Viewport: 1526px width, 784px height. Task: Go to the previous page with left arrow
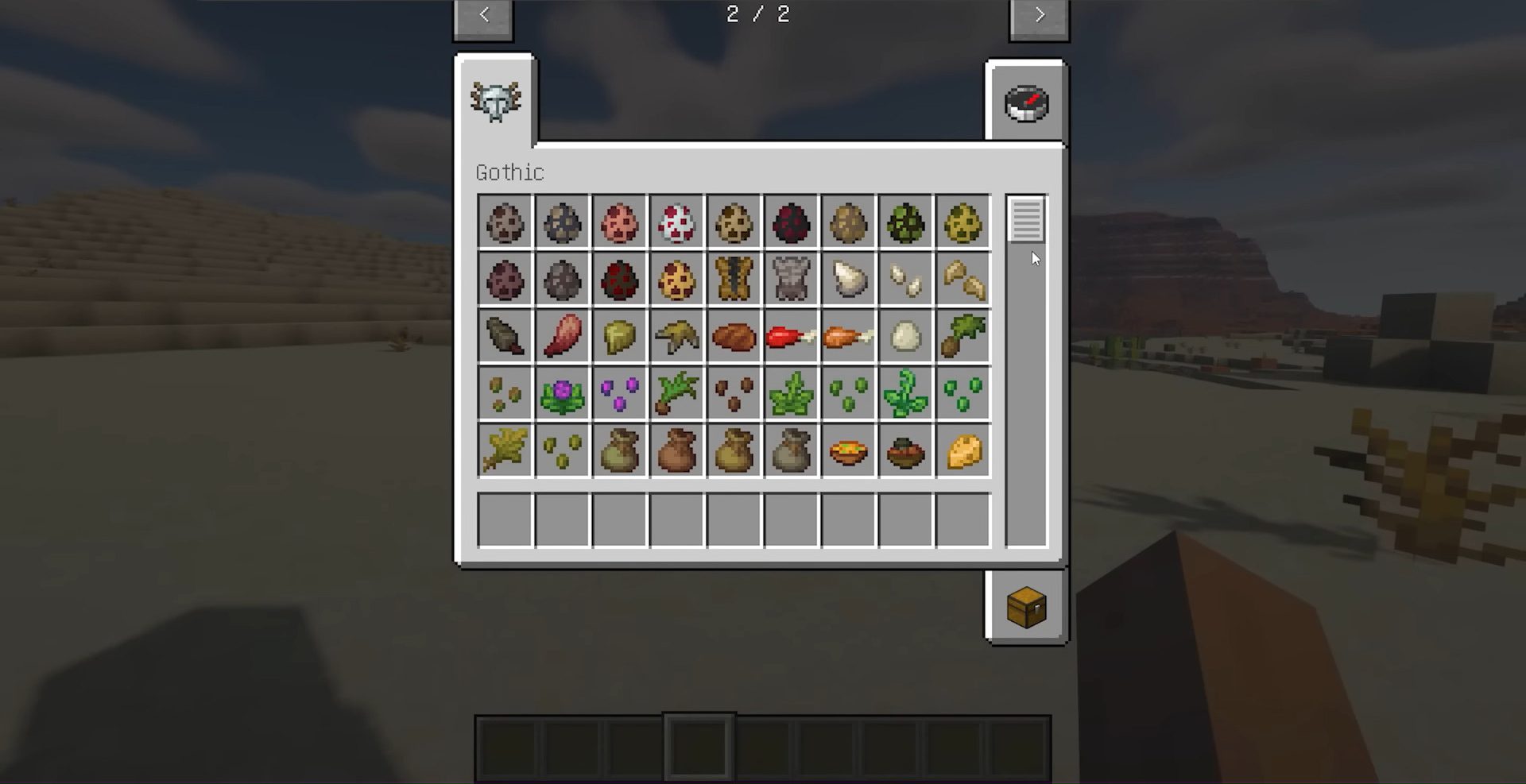[483, 14]
